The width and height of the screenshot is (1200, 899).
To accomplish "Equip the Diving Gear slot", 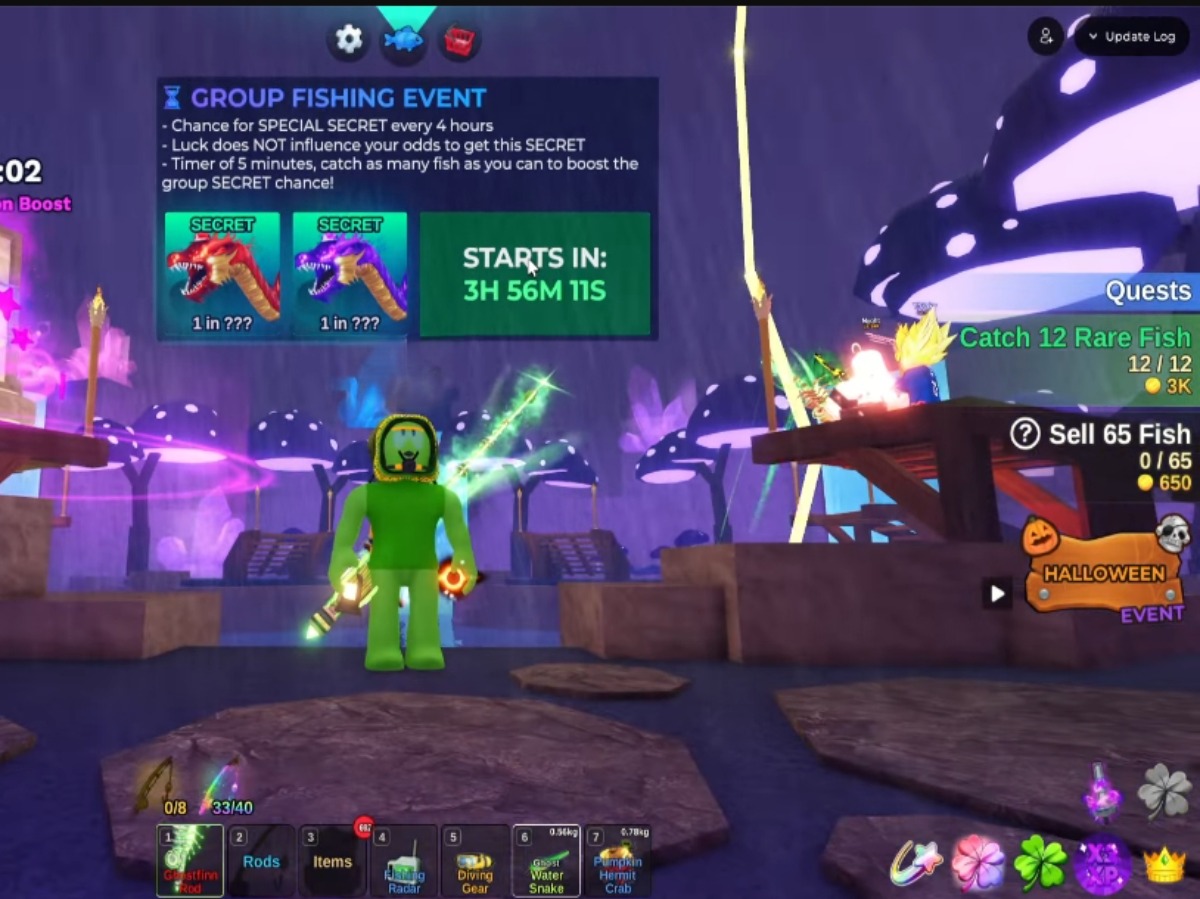I will tap(475, 861).
